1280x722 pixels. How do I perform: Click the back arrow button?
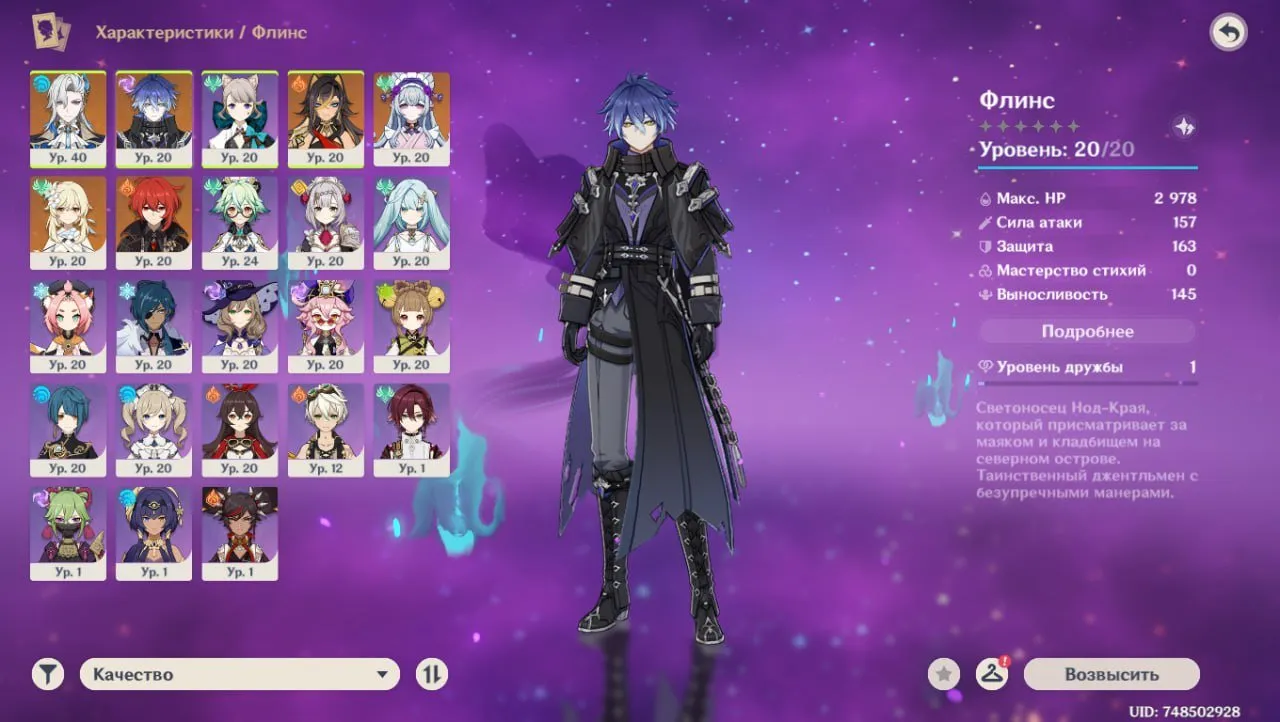1228,33
